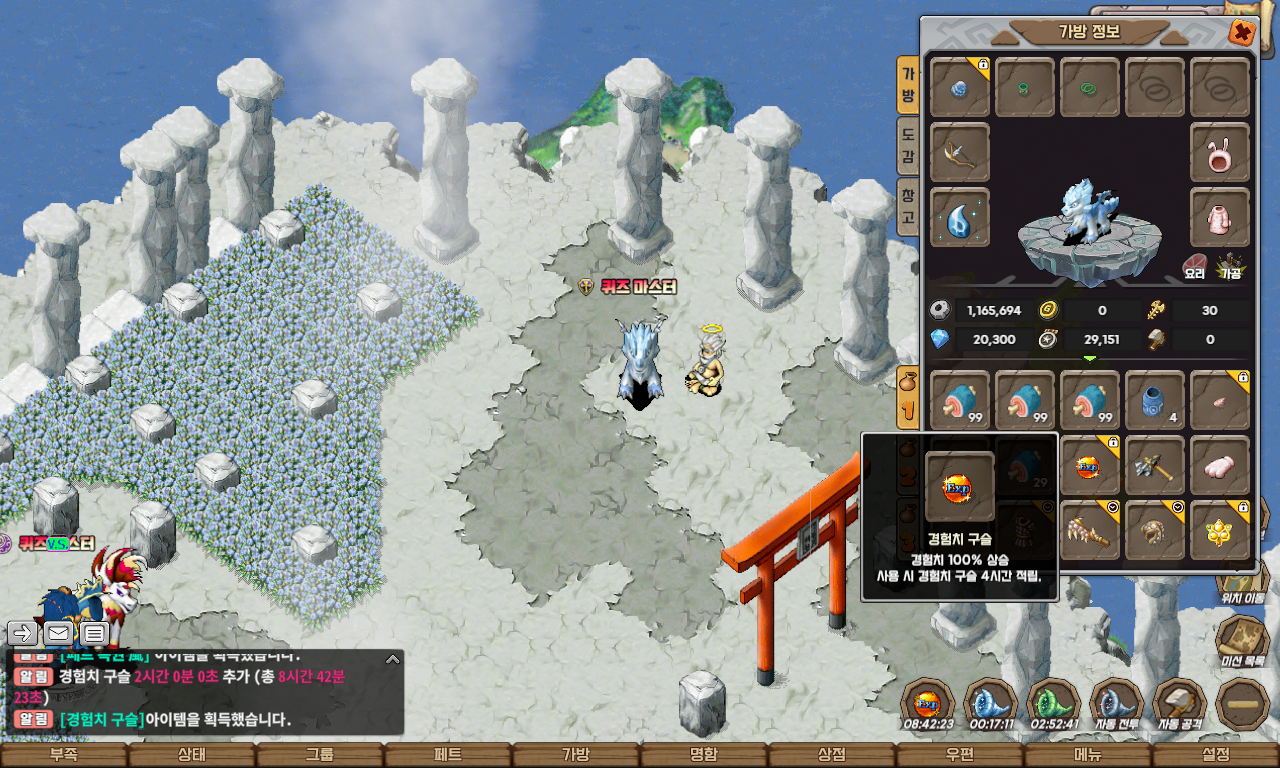Open the 상점 shop from bottom bar
Screen dimensions: 1280x768
tap(832, 755)
